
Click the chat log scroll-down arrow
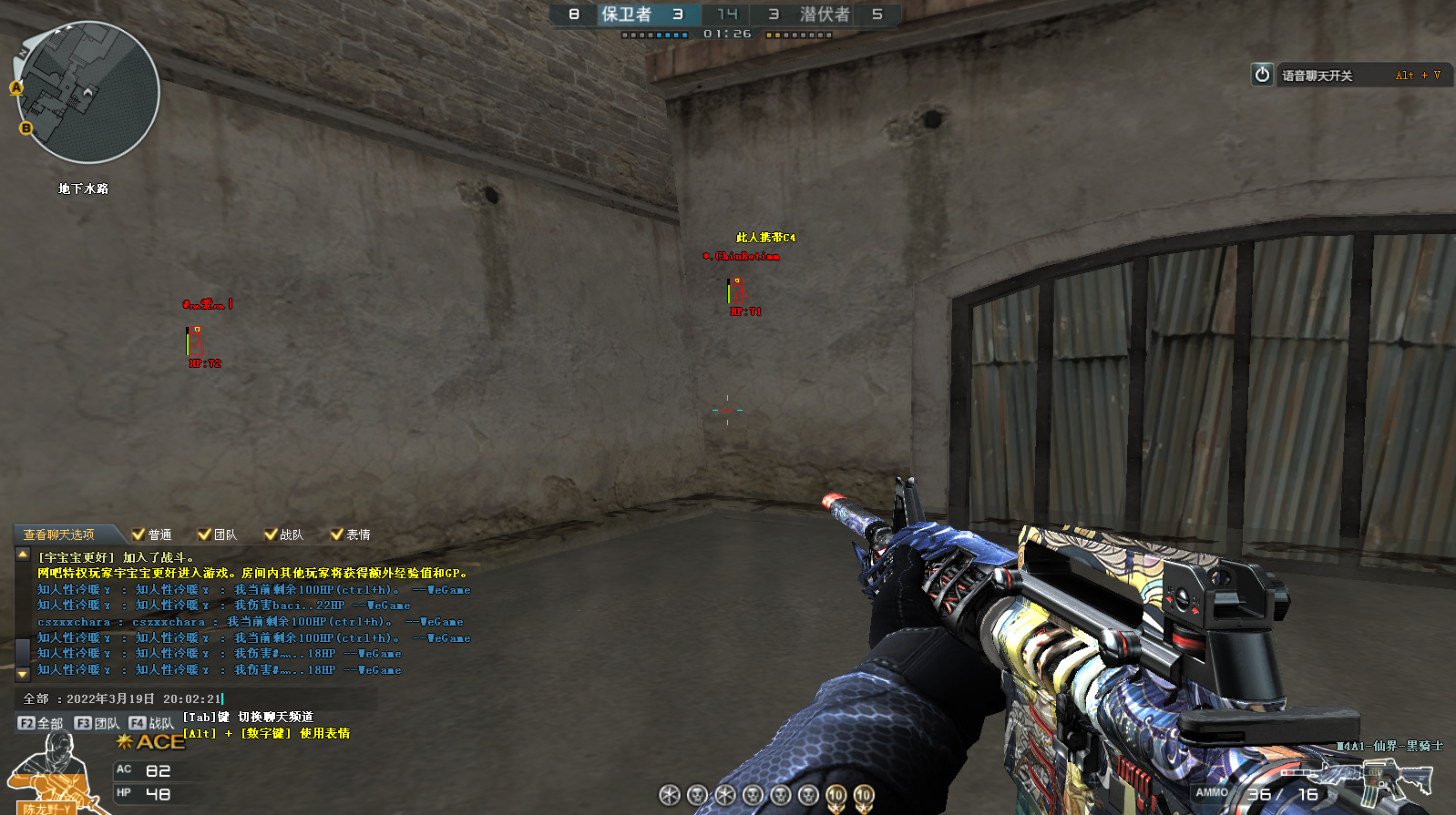[23, 674]
